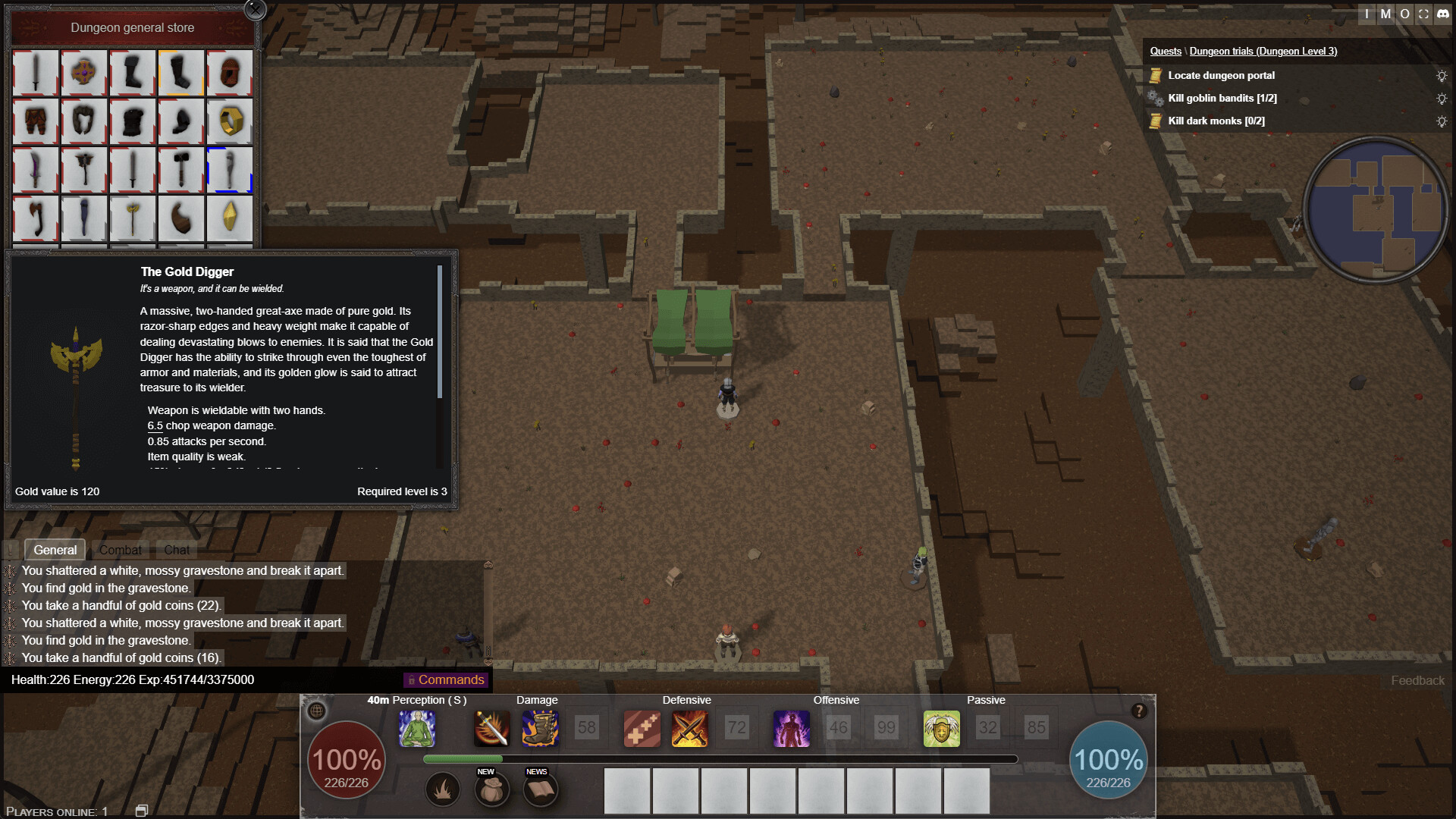Viewport: 1456px width, 819px height.
Task: Click the green experience progress bar
Action: click(x=463, y=758)
